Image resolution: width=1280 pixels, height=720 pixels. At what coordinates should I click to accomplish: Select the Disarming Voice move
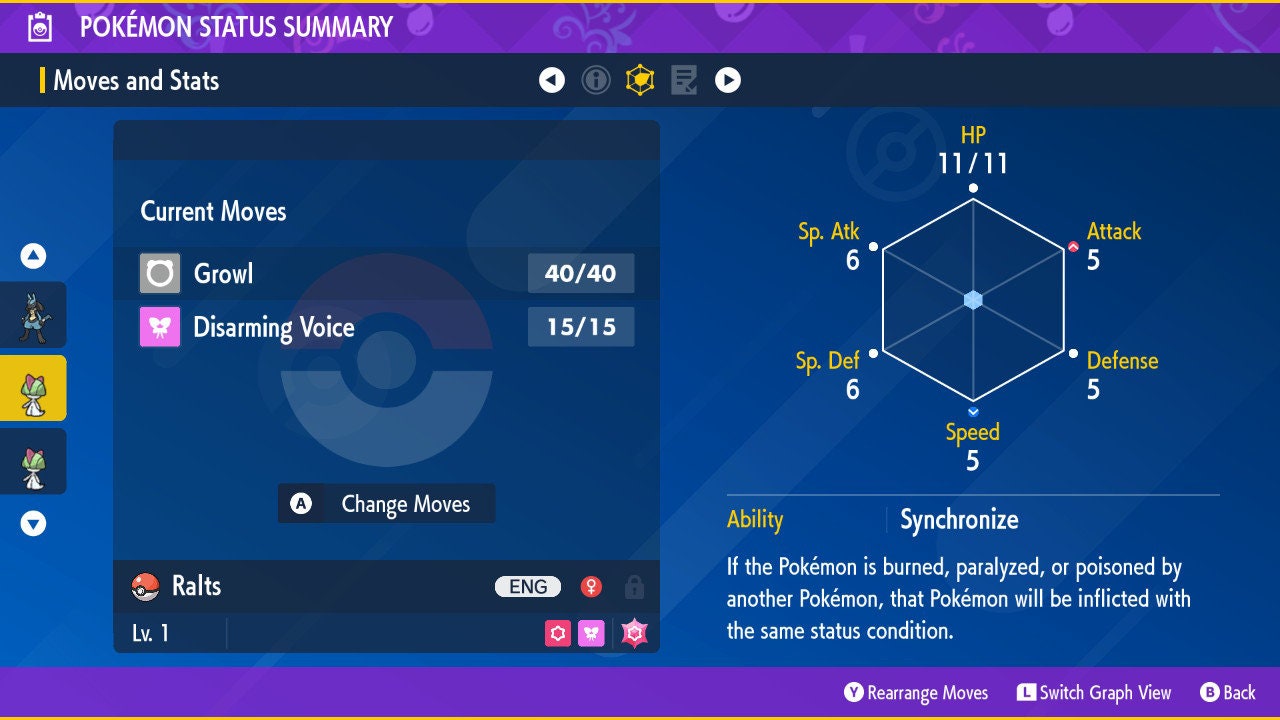pos(386,327)
